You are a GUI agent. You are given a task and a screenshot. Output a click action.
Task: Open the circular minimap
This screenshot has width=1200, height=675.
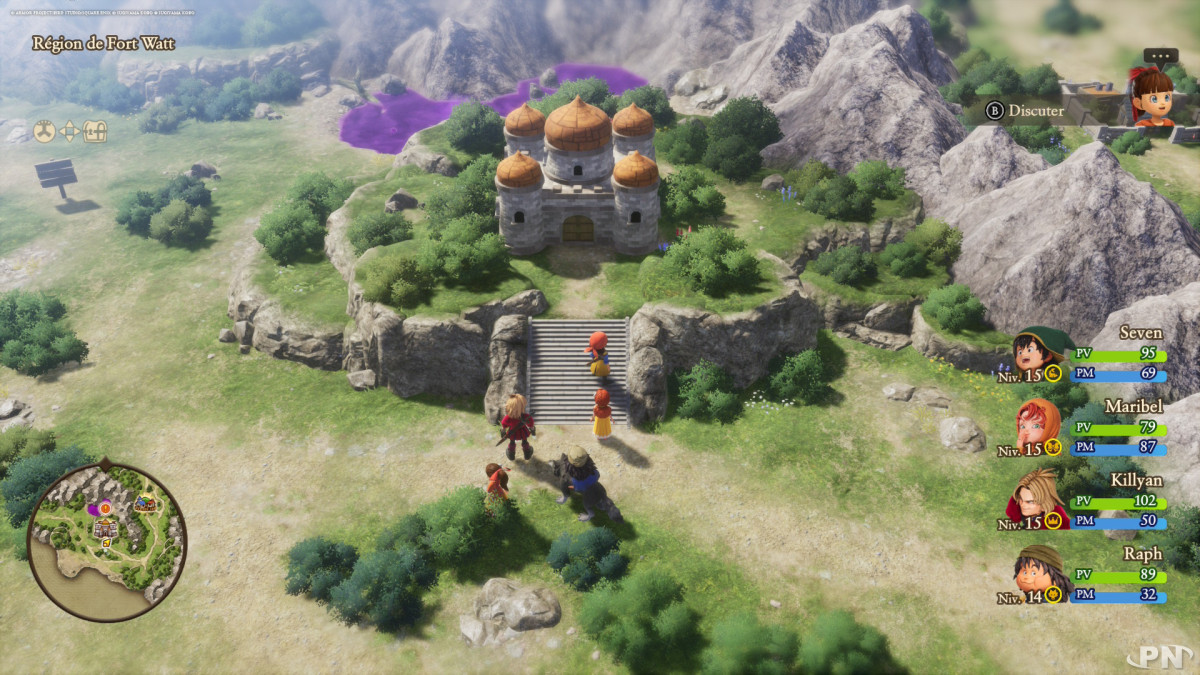[106, 541]
